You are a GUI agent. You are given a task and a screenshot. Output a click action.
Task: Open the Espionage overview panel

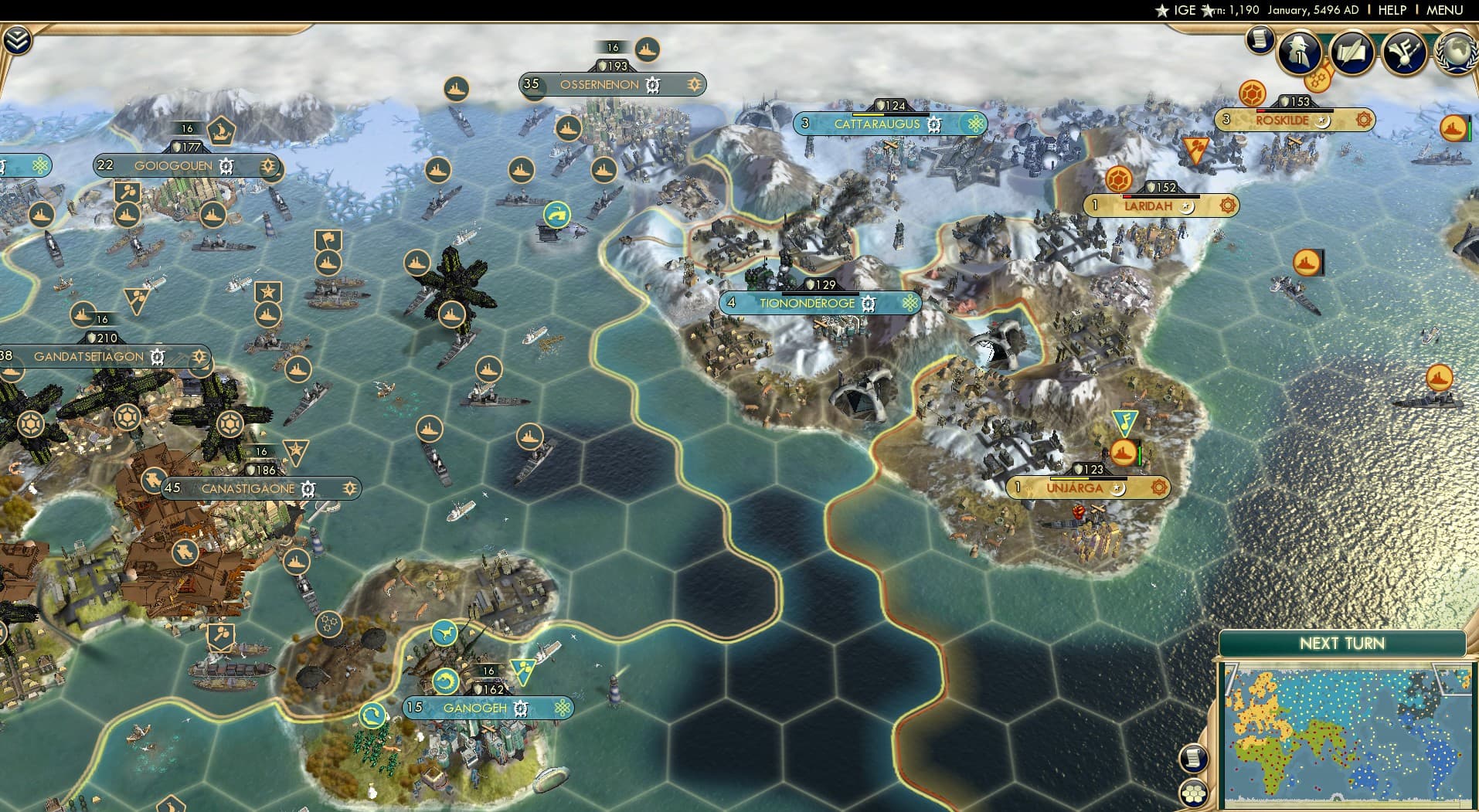pos(1298,53)
